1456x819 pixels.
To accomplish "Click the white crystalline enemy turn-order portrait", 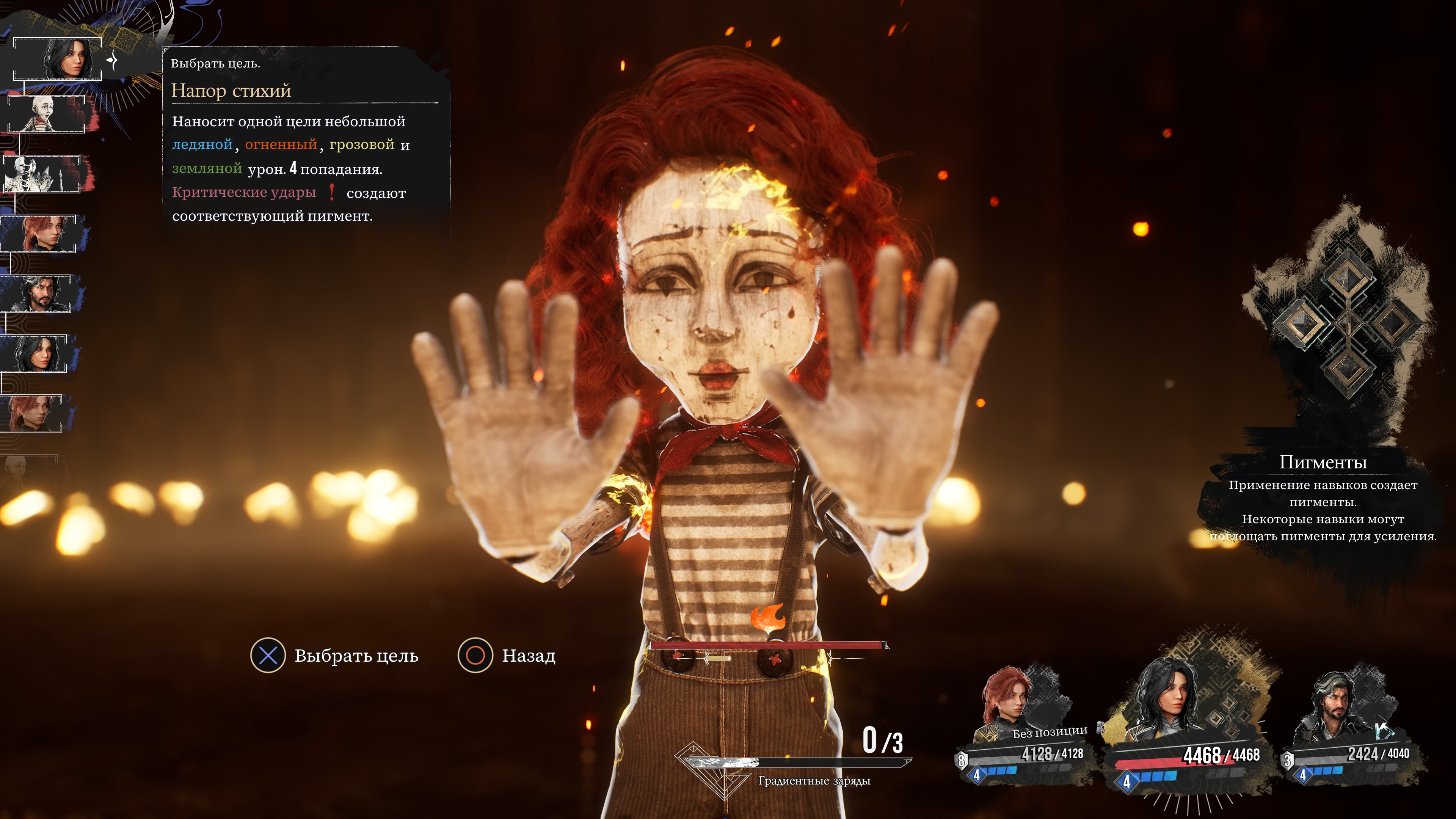I will pos(41,174).
